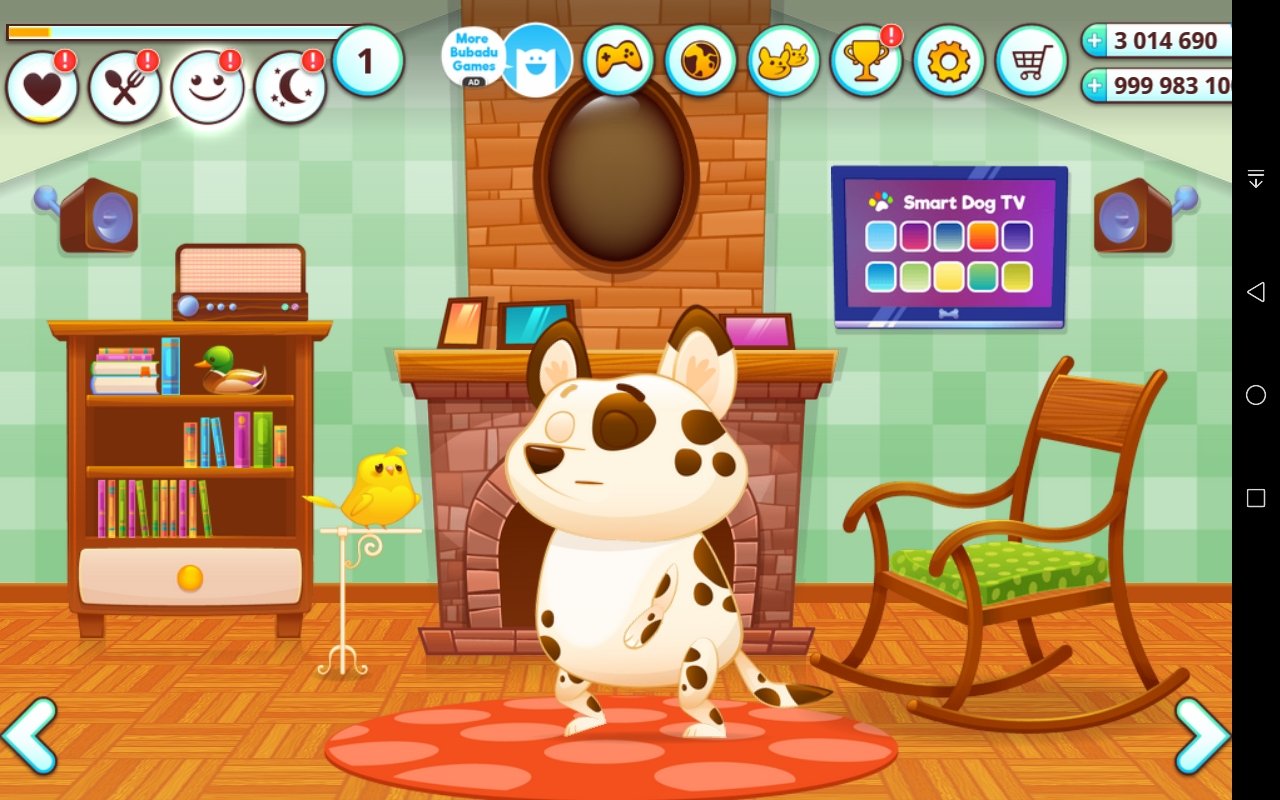
Task: Add coins with plus beside 3 014 690
Action: pos(1096,41)
